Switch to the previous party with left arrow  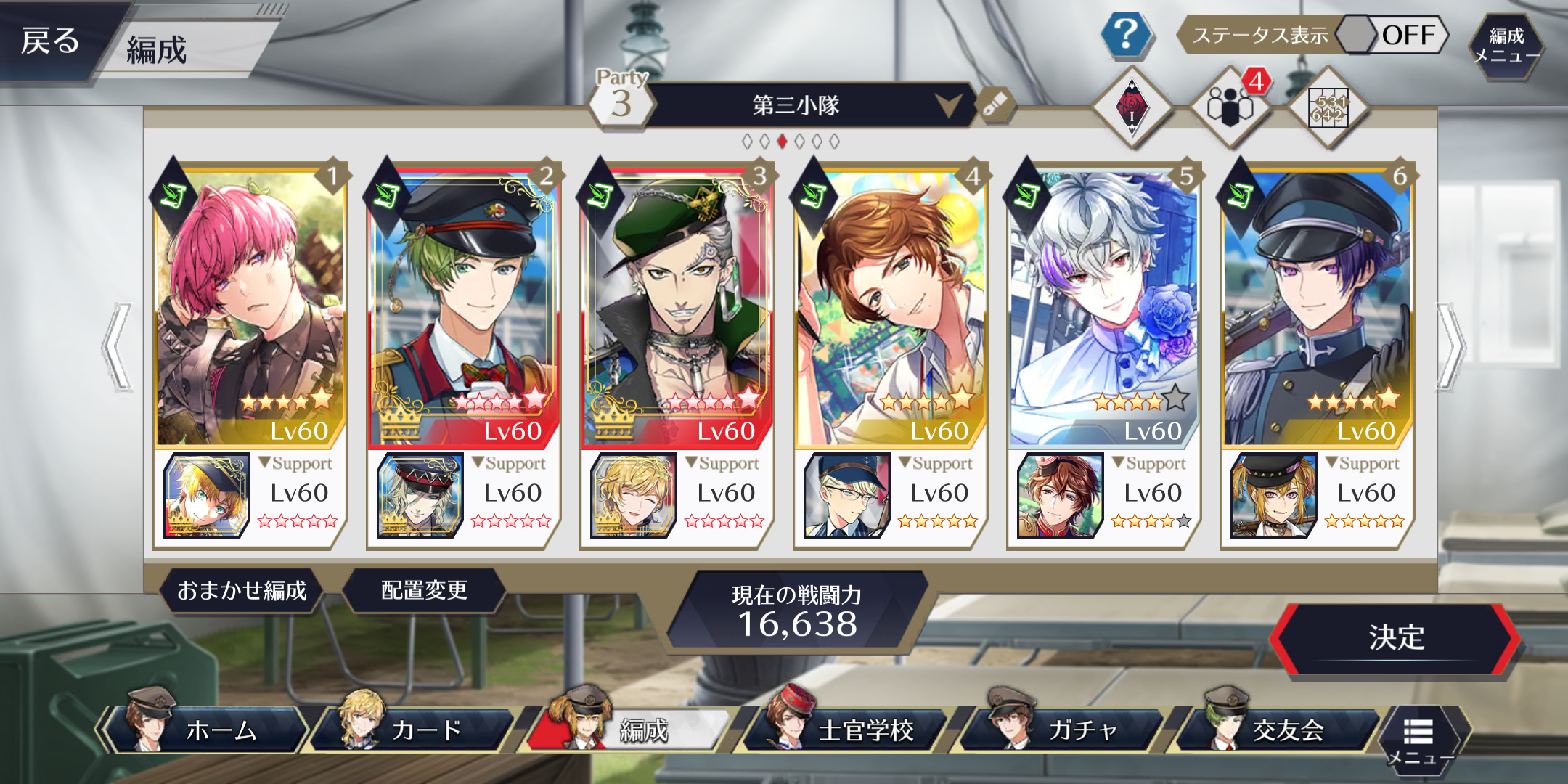coord(118,347)
